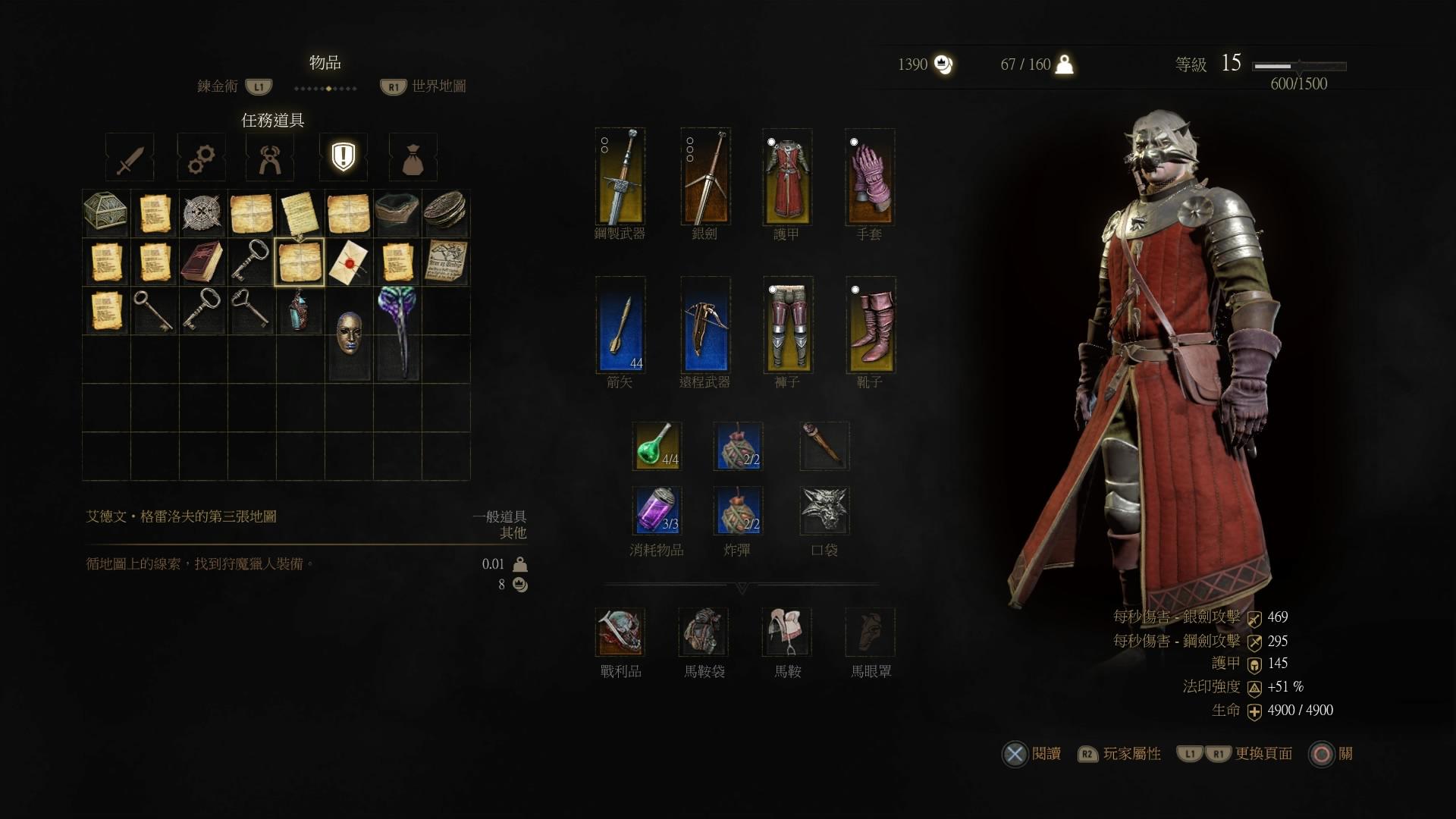
Task: Choose the crossbow ranged weapon slot
Action: (x=705, y=325)
